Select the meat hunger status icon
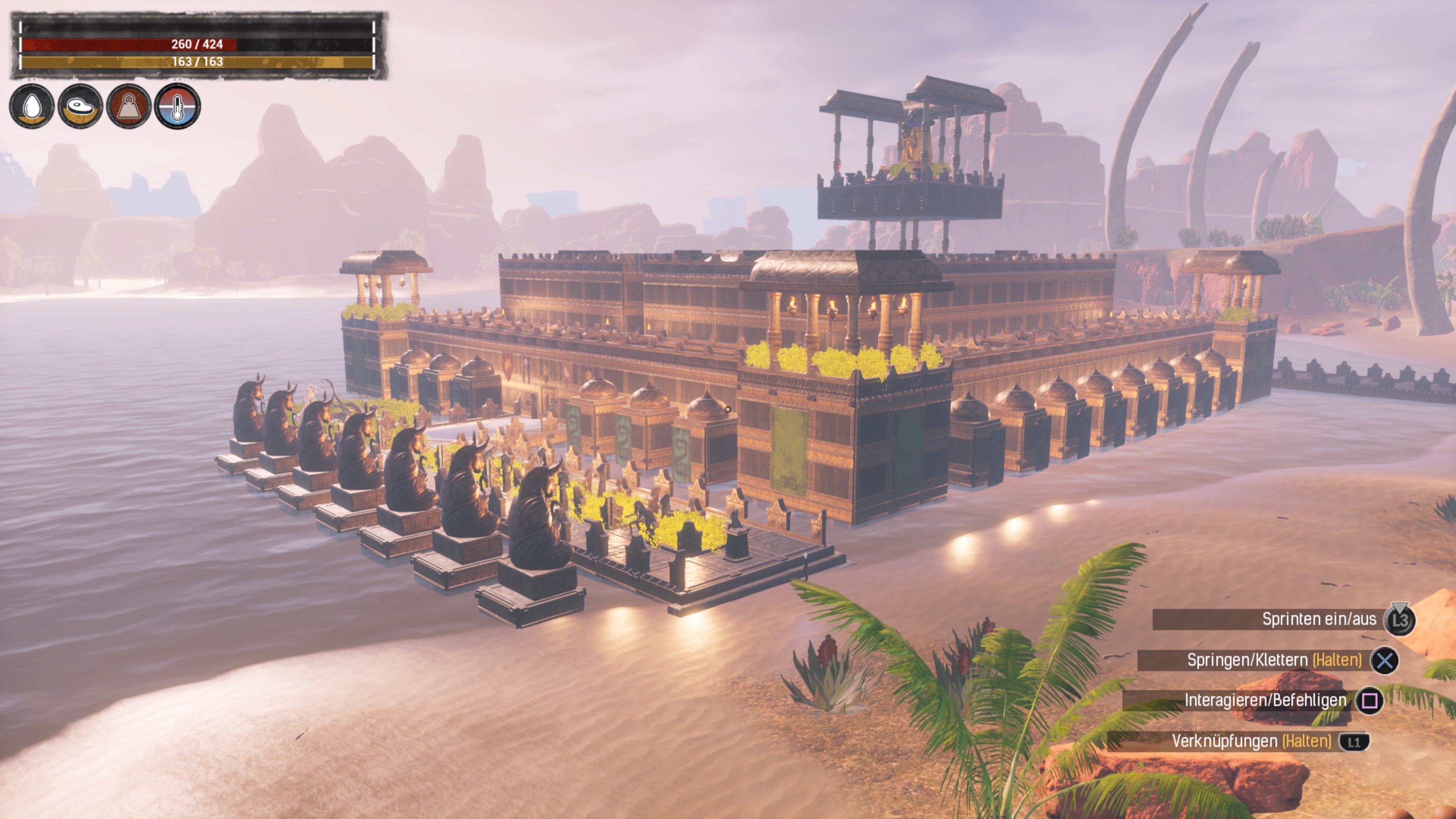 pos(80,106)
